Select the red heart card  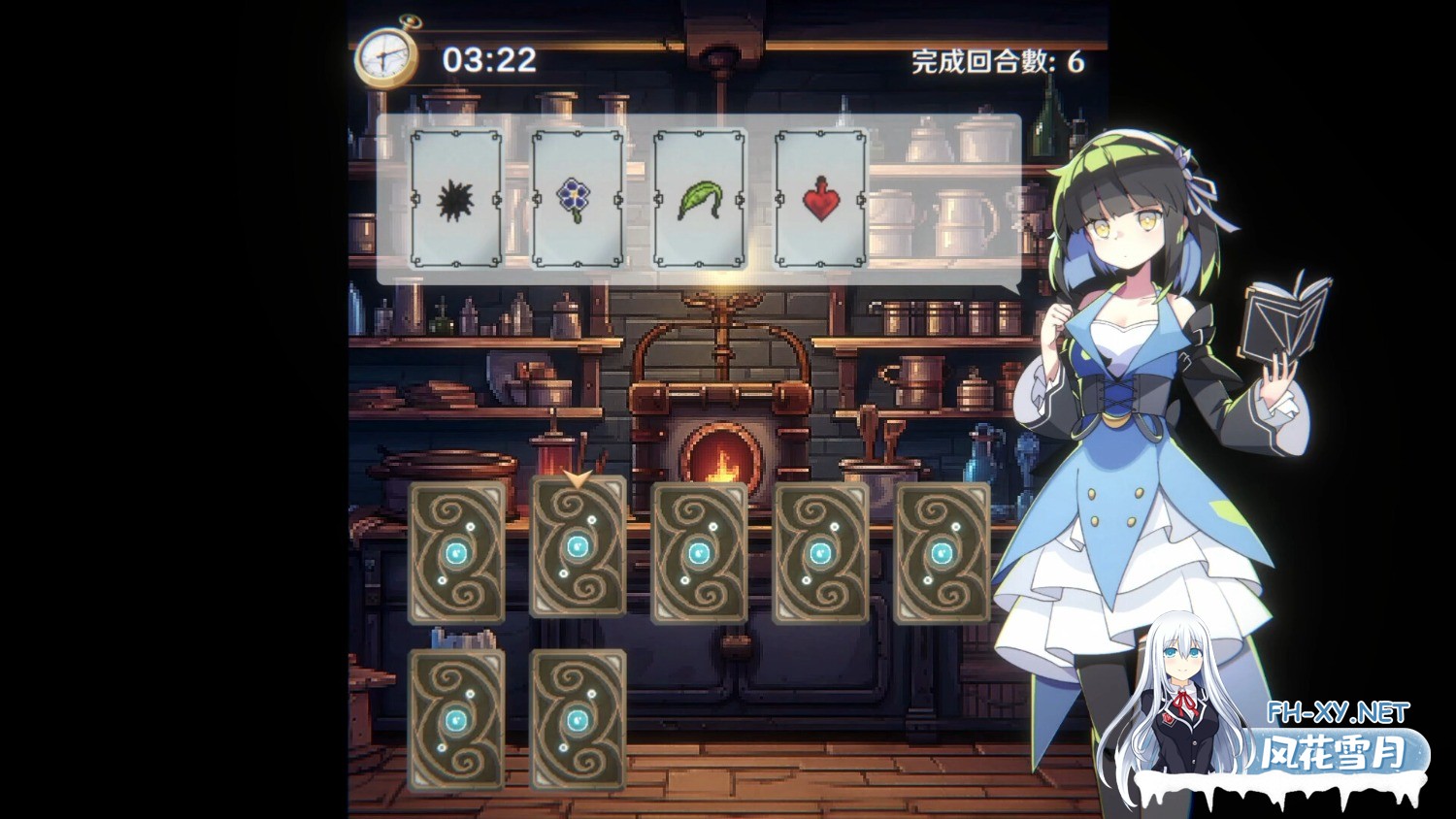(820, 199)
